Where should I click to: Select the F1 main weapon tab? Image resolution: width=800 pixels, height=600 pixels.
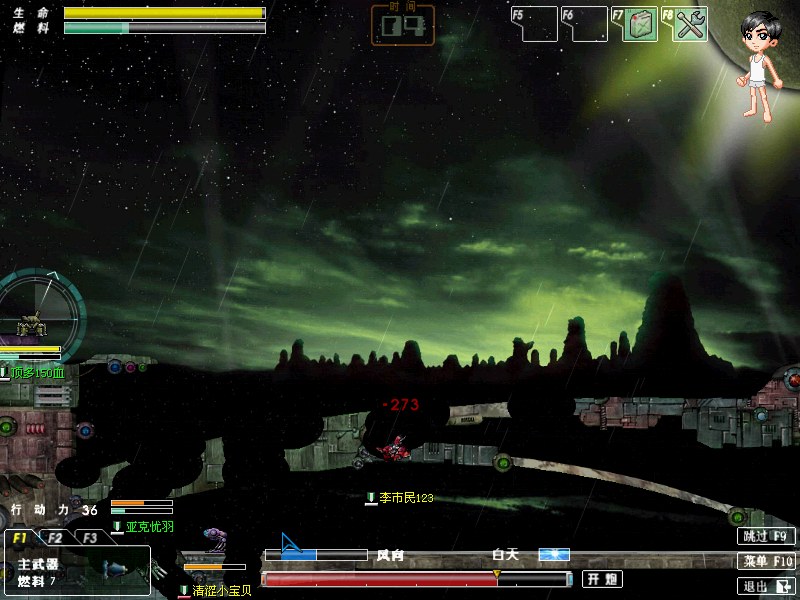(x=21, y=537)
